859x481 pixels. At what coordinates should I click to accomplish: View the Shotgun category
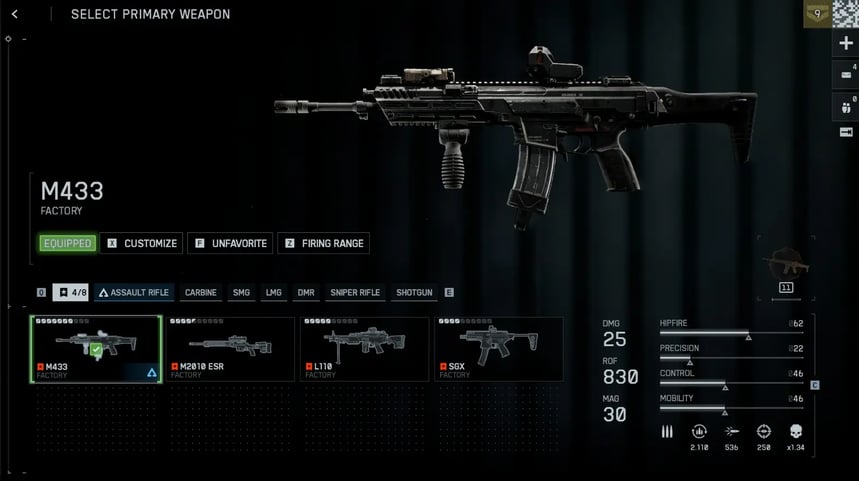point(414,292)
